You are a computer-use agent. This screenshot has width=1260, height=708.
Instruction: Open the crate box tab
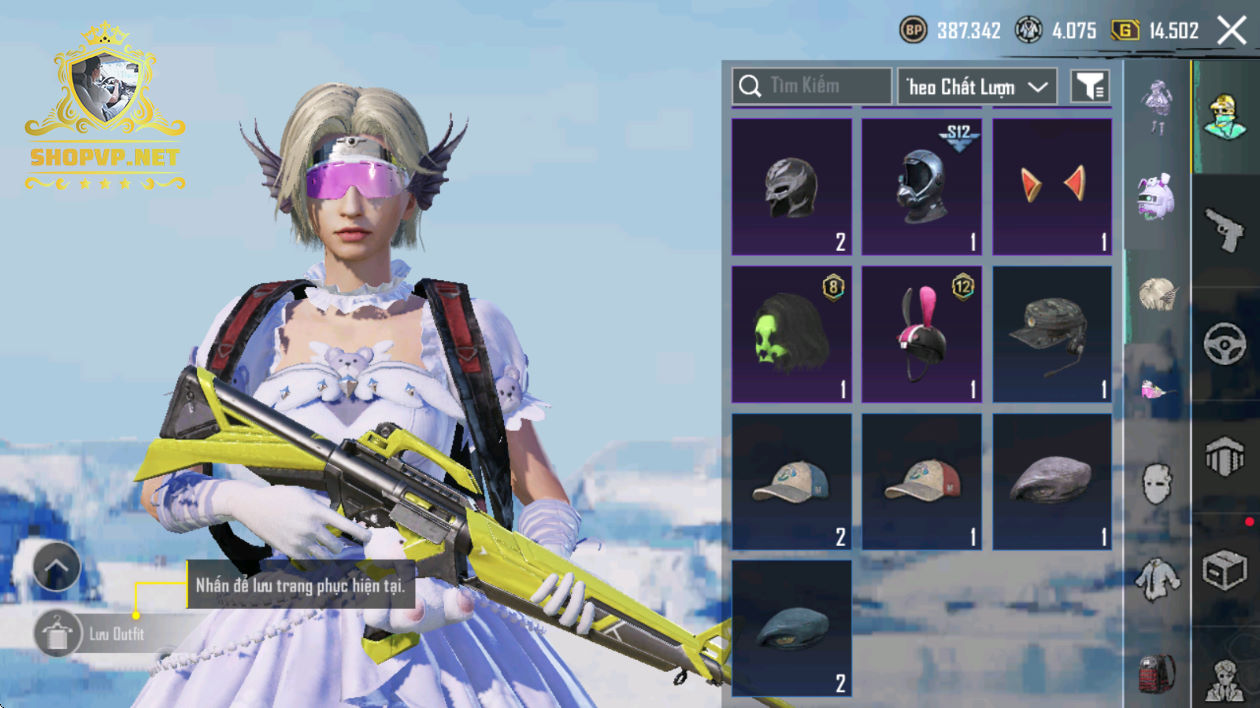1224,572
